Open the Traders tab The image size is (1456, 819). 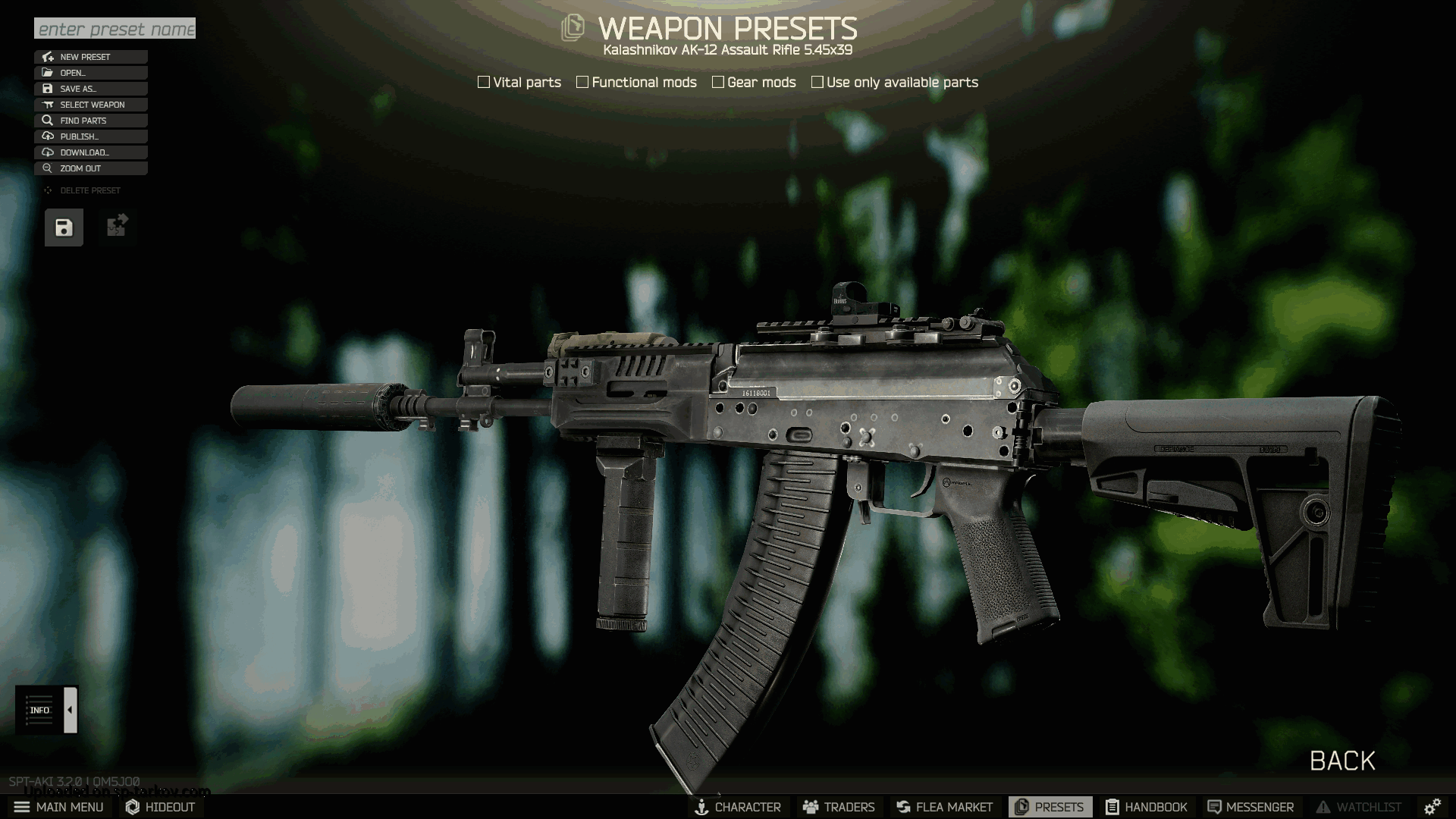pyautogui.click(x=839, y=807)
